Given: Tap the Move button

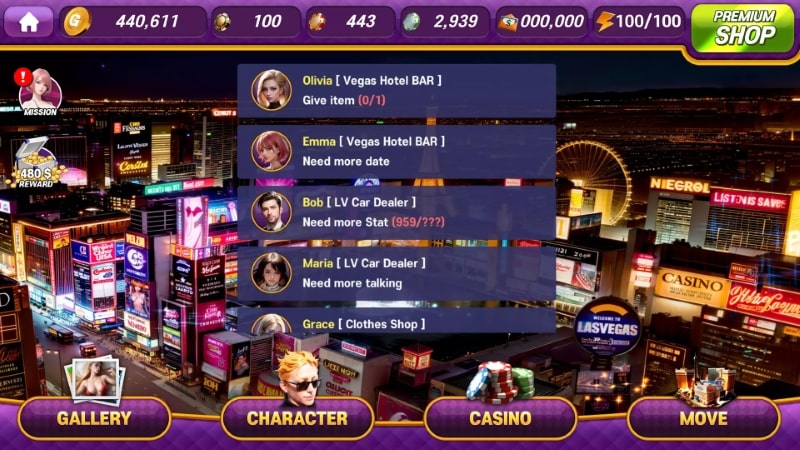Looking at the screenshot, I should click(x=703, y=418).
